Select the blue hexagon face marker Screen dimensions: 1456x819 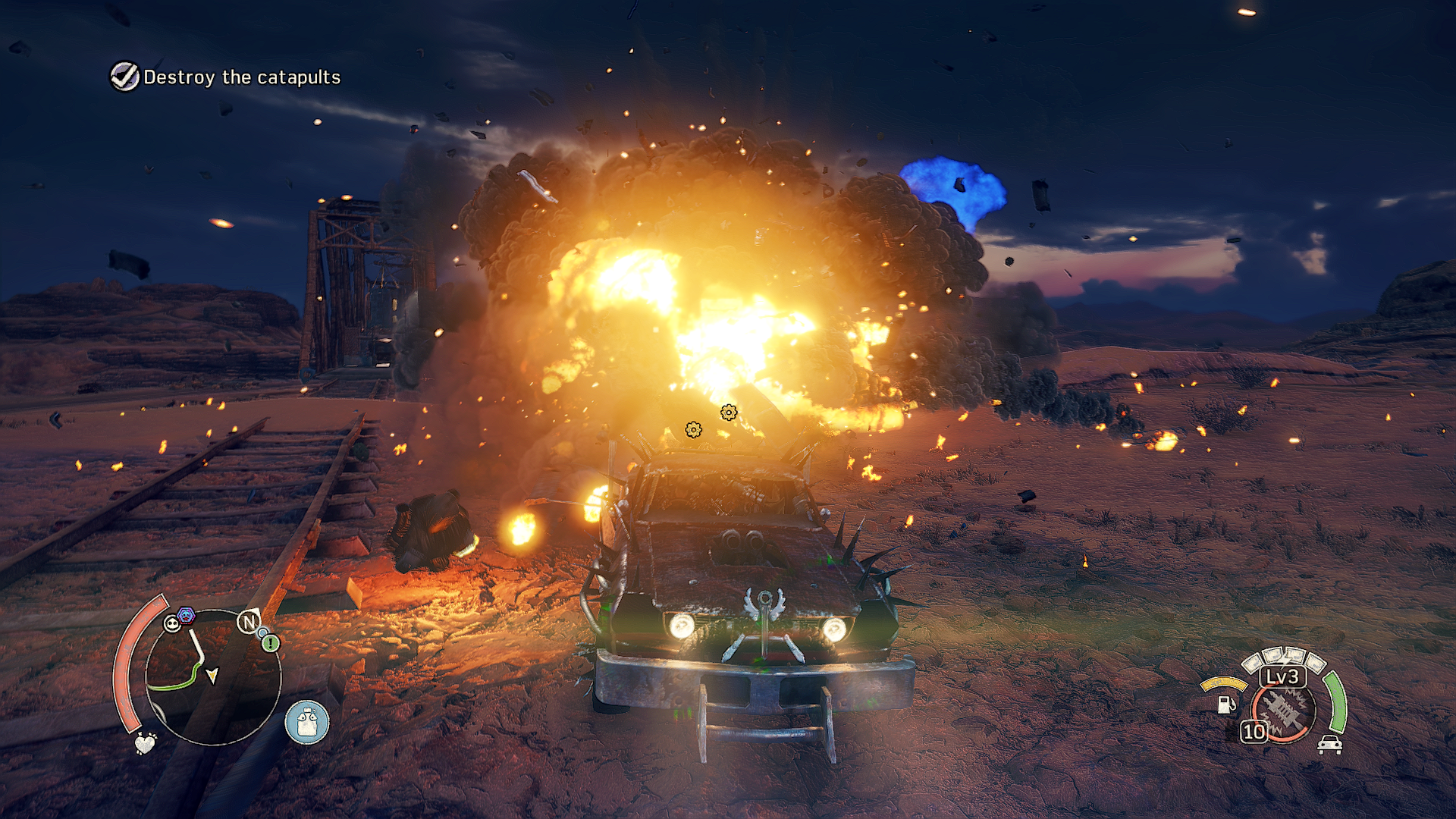pyautogui.click(x=187, y=615)
